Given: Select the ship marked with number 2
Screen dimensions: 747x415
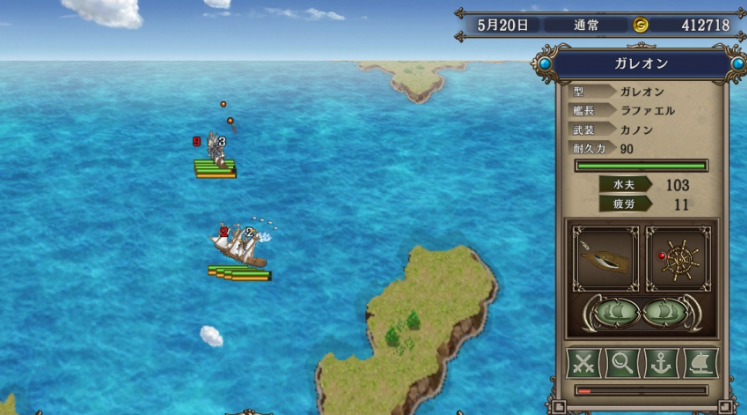Looking at the screenshot, I should (238, 245).
